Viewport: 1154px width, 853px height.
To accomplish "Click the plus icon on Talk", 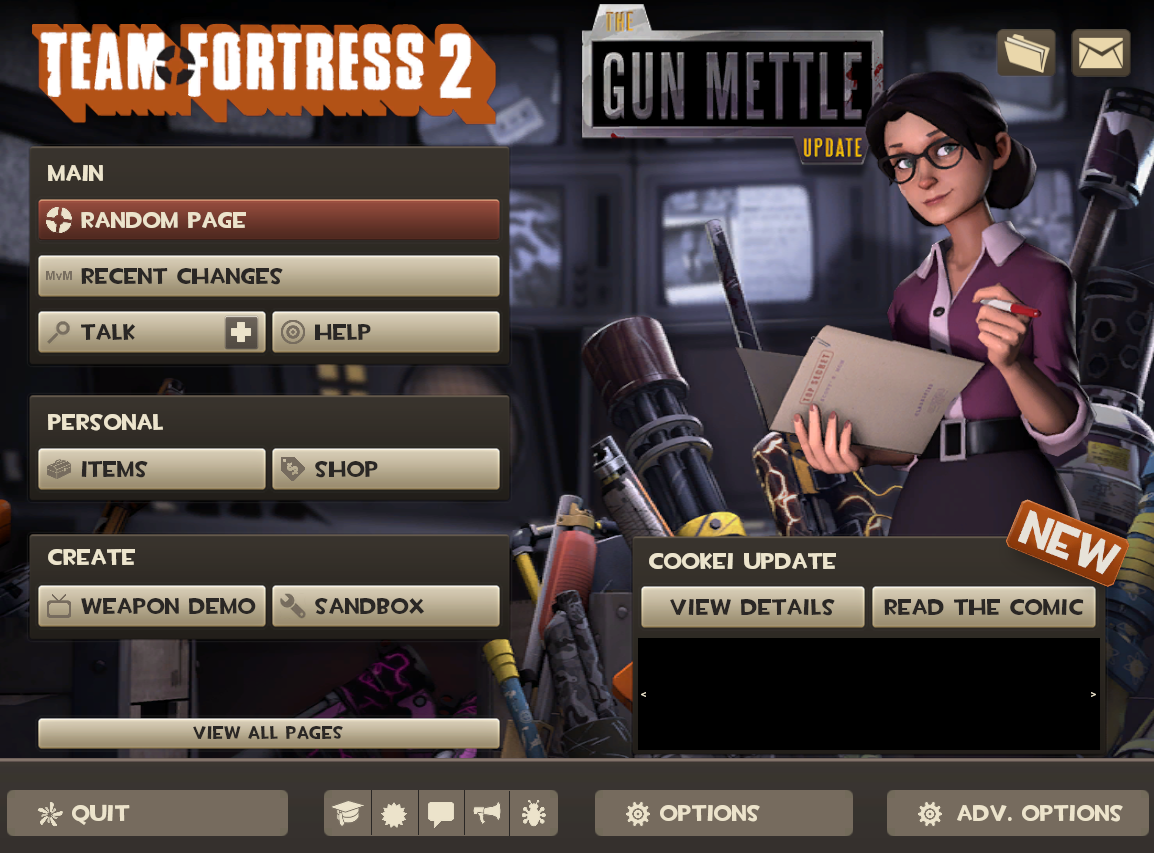I will 241,332.
